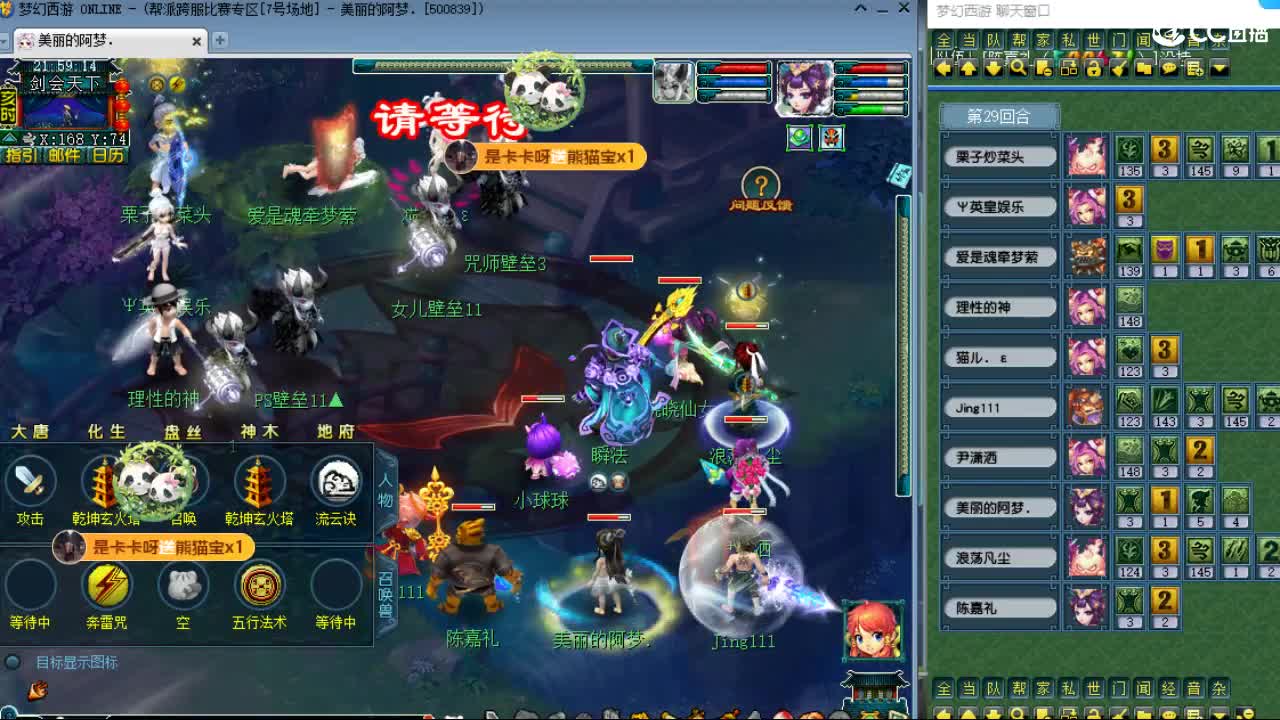1280x720 pixels.
Task: Toggle the chat lock padlock icon
Action: point(1093,70)
